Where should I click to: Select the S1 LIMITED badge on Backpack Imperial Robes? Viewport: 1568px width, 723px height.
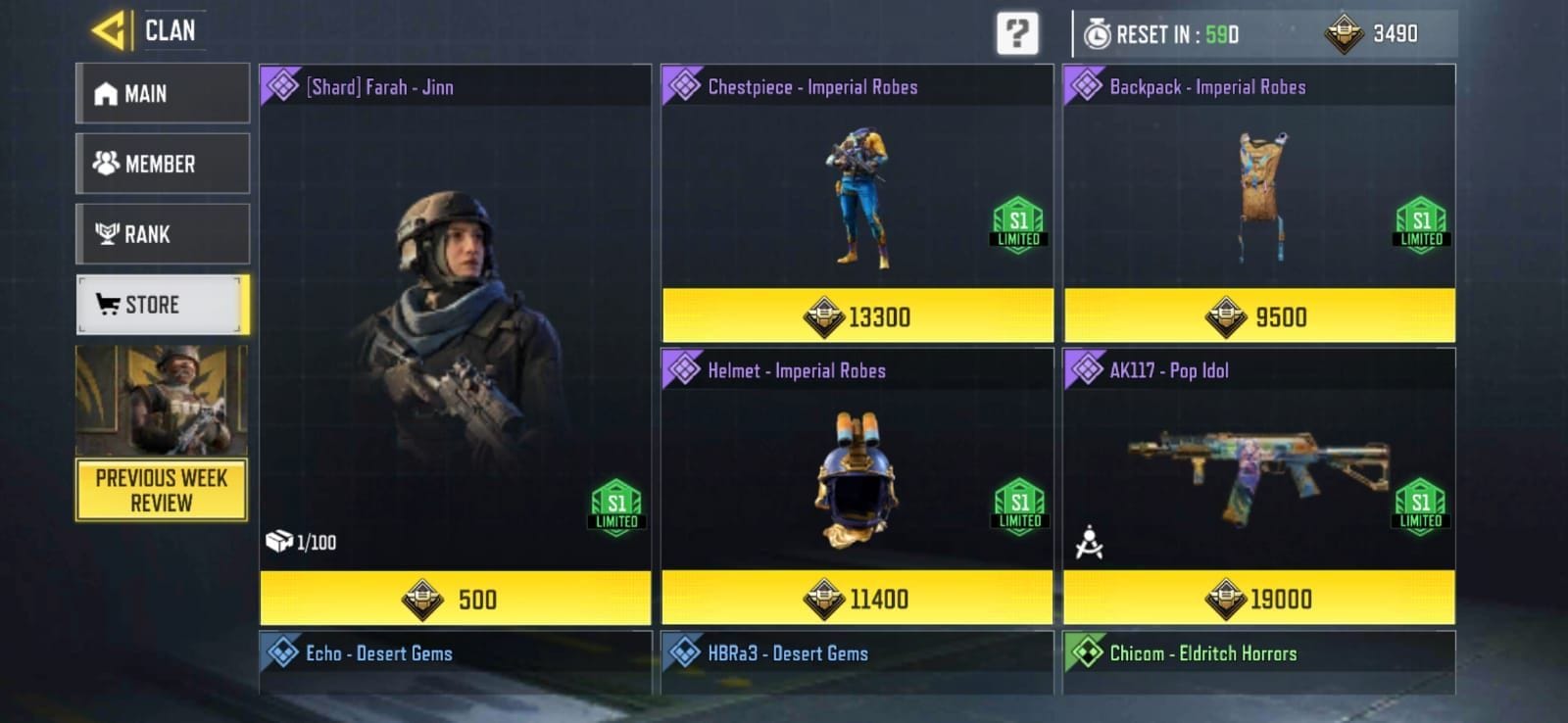1420,222
